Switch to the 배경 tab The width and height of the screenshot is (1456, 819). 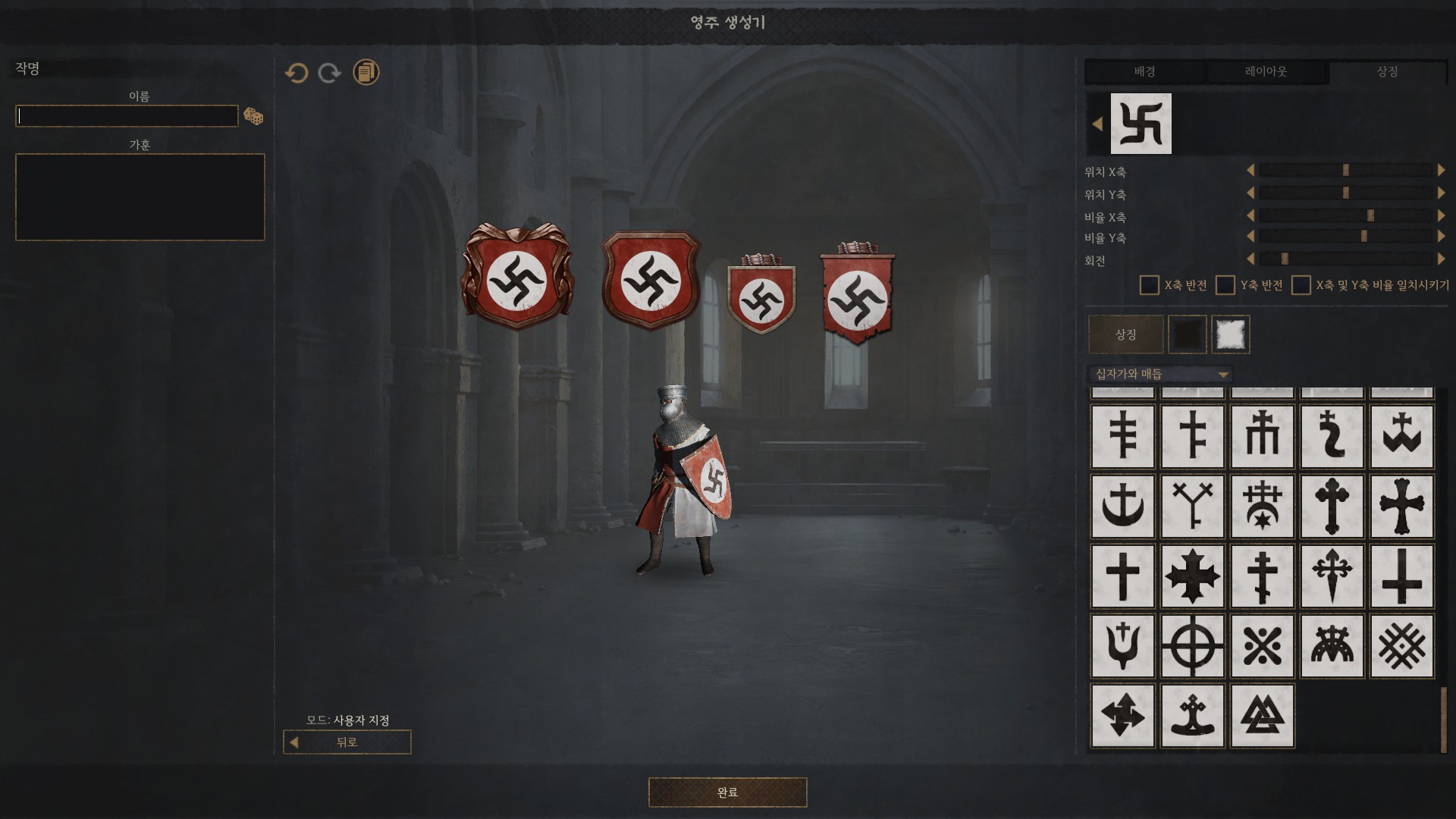[1144, 72]
